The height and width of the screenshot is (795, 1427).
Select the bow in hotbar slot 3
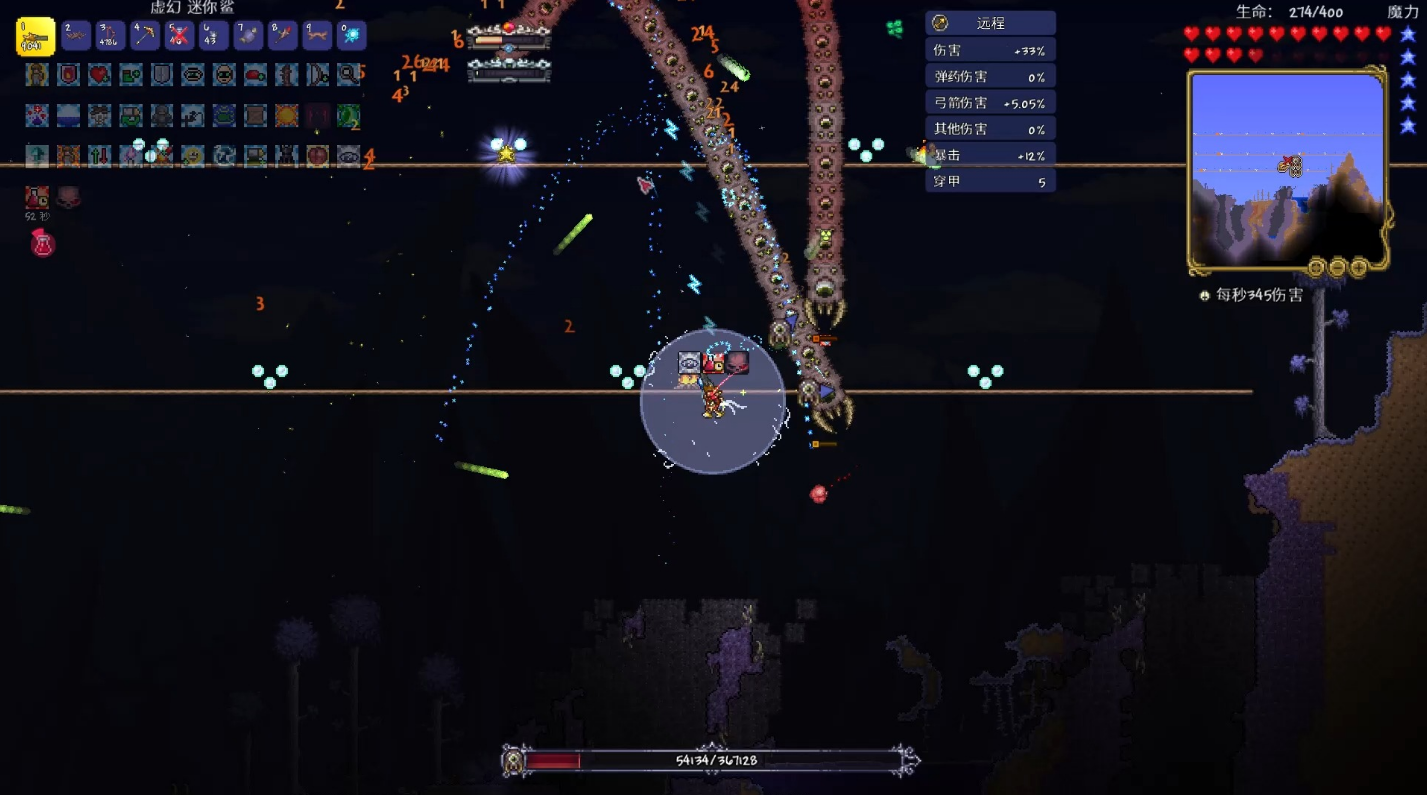point(110,36)
